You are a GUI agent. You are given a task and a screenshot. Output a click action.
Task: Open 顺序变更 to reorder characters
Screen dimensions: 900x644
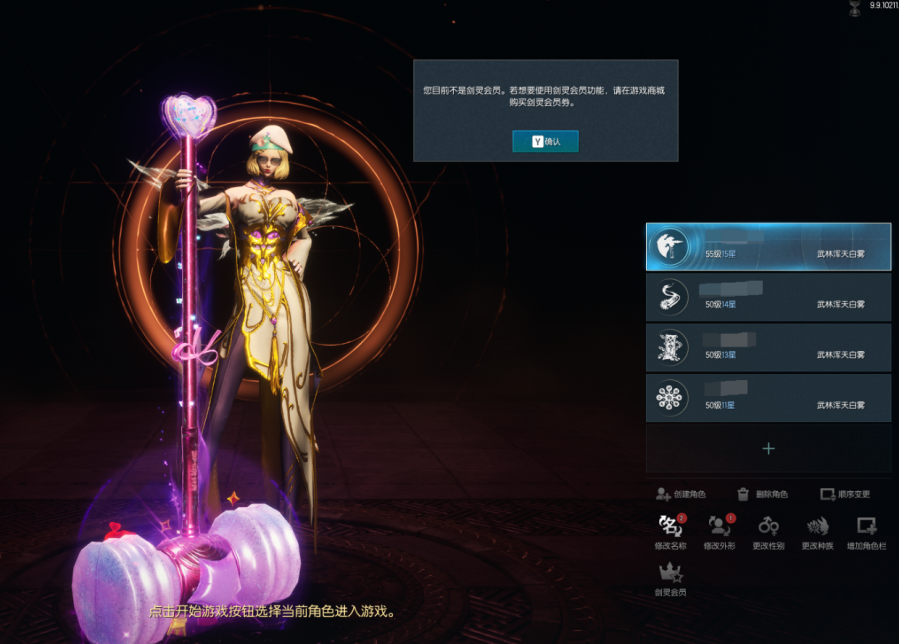[x=845, y=494]
